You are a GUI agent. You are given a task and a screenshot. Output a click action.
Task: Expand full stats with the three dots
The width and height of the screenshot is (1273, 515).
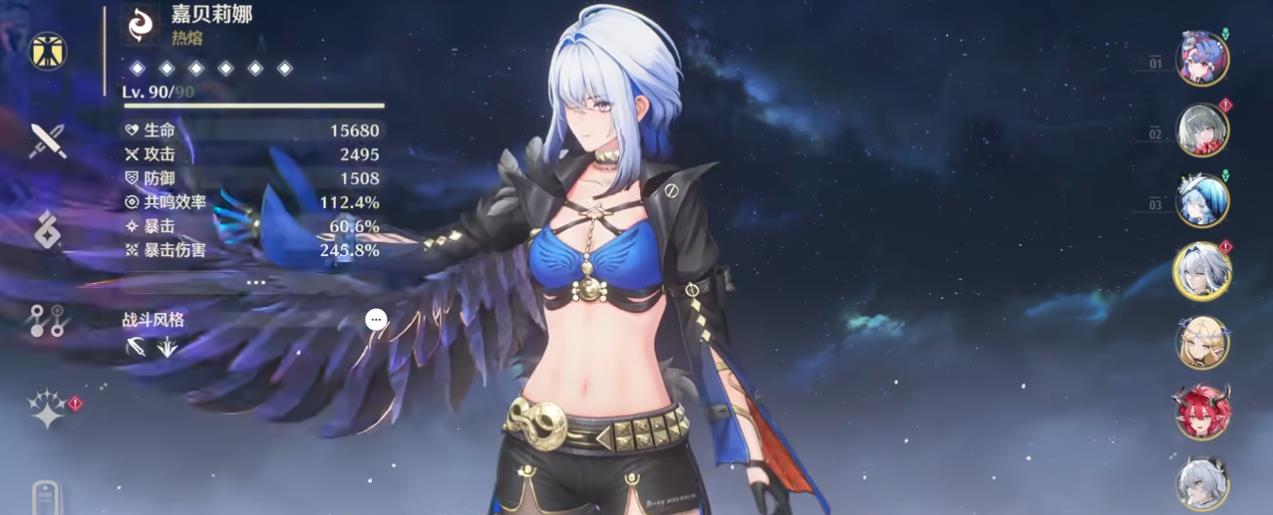click(256, 282)
